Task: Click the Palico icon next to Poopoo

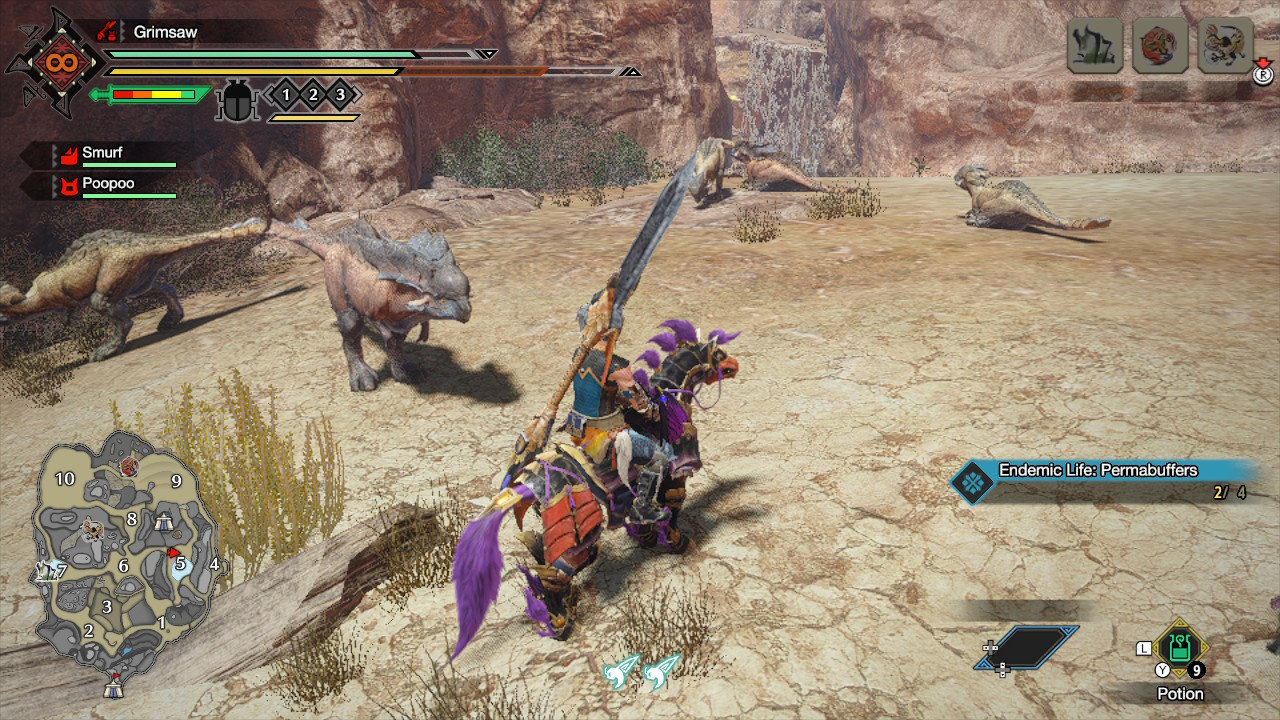Action: pos(68,184)
